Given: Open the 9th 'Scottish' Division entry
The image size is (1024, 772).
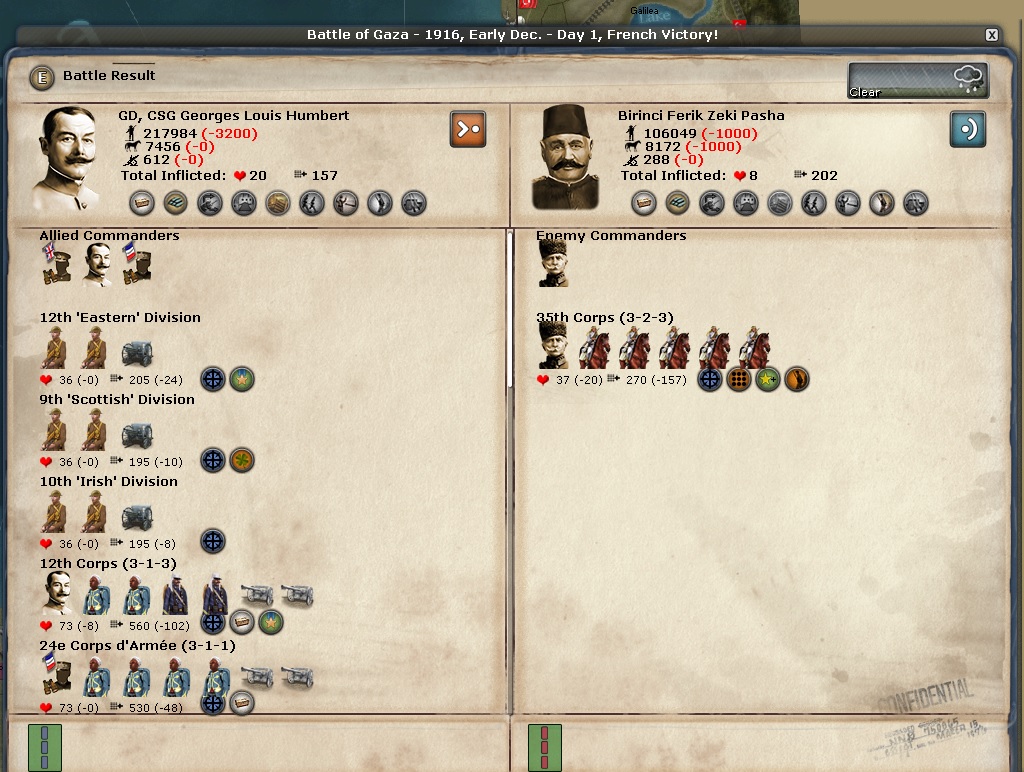Looking at the screenshot, I should pos(117,400).
